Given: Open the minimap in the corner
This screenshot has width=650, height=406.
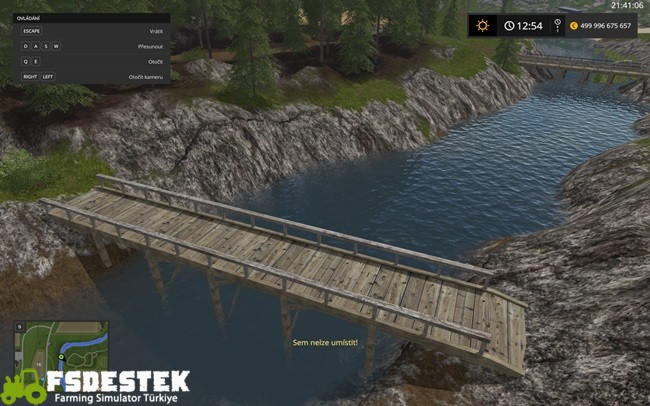Looking at the screenshot, I should pyautogui.click(x=60, y=347).
